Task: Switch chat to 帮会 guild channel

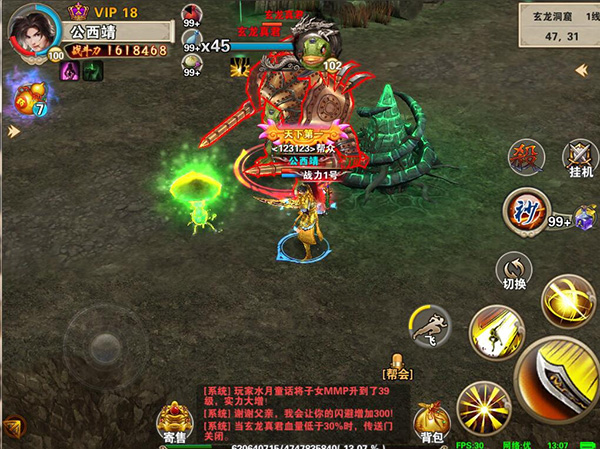Action: [398, 367]
